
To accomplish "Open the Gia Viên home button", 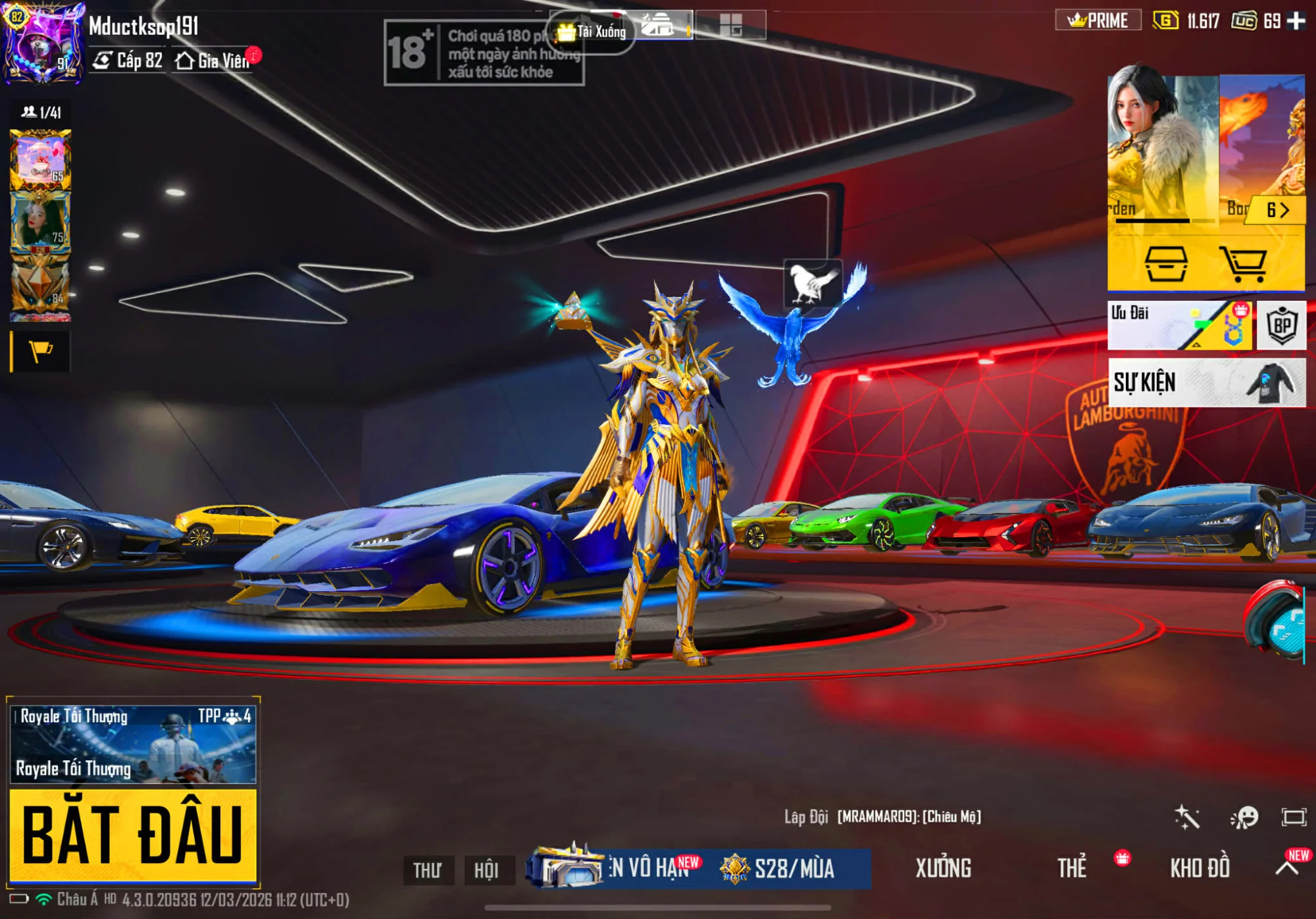I will coord(213,61).
